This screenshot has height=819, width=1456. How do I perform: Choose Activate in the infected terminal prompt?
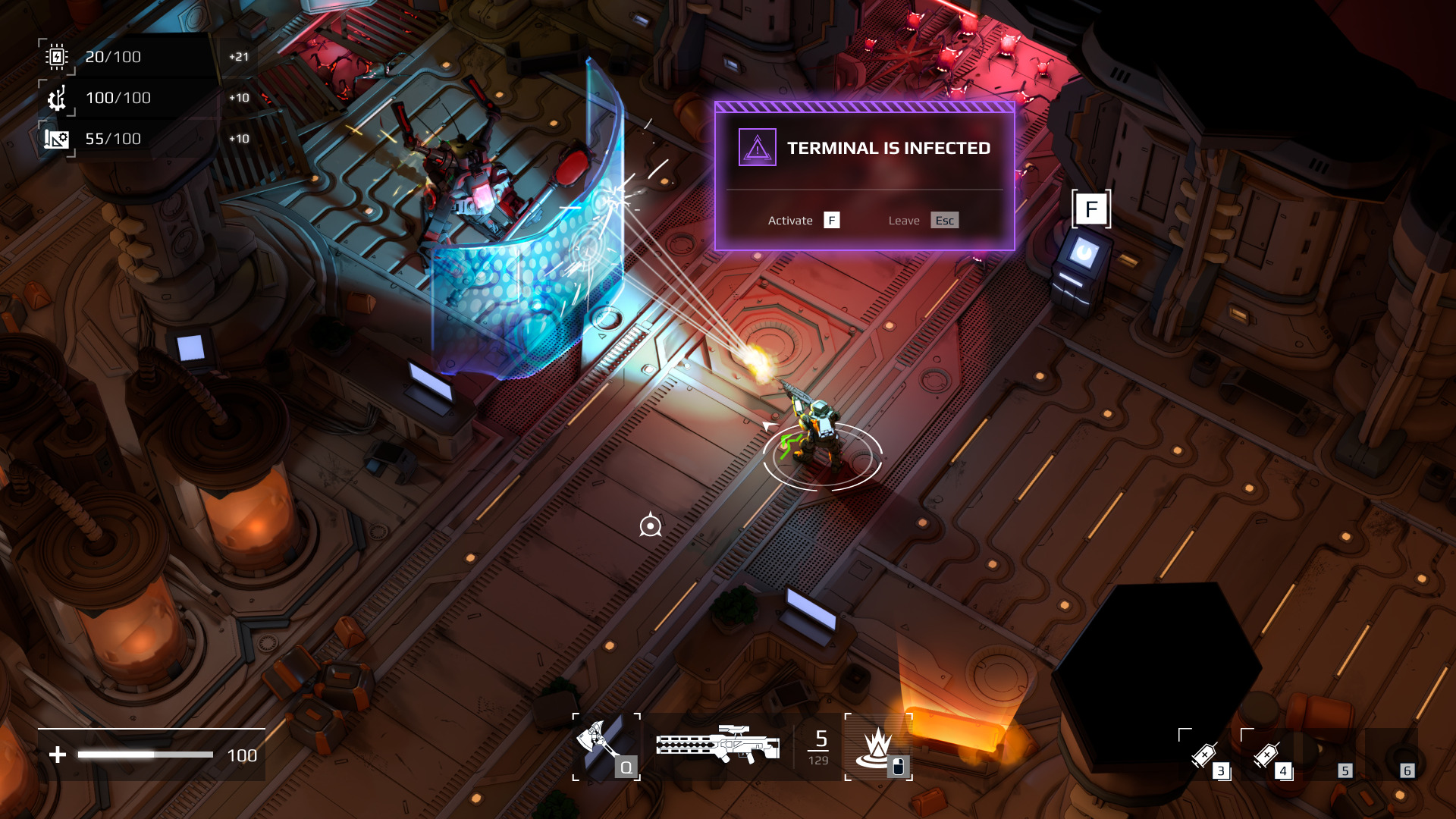[x=803, y=221]
